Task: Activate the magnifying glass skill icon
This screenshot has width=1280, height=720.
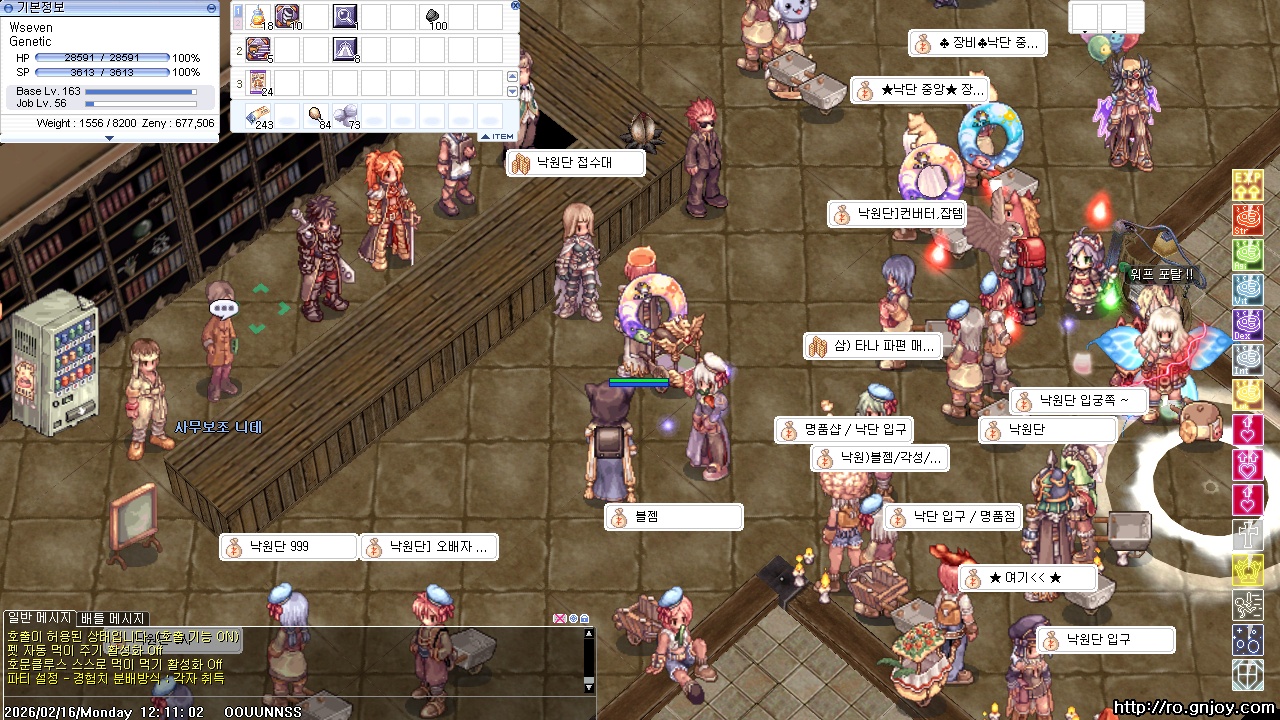Action: click(x=345, y=16)
